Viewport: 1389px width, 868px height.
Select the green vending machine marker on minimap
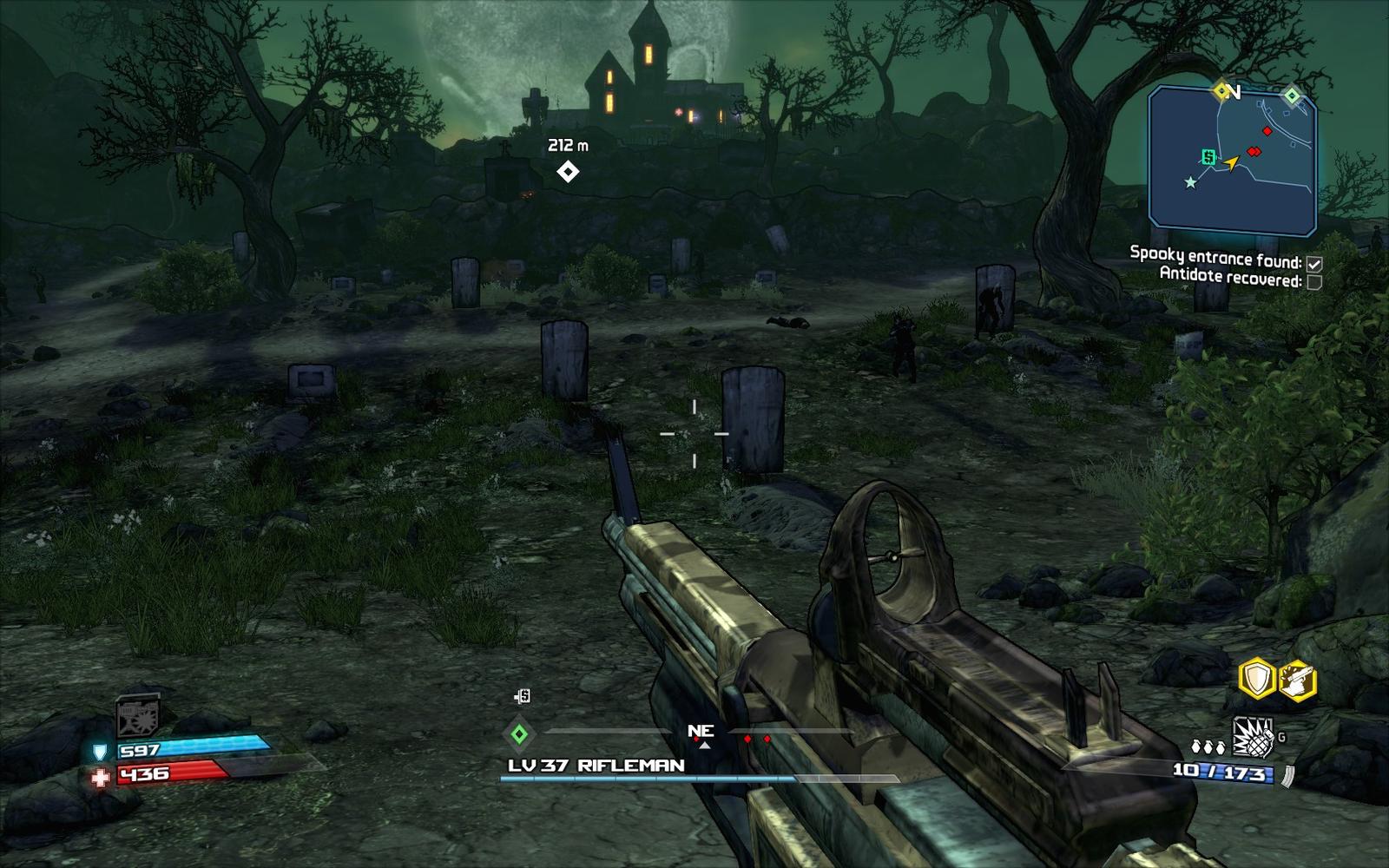pyautogui.click(x=1207, y=156)
